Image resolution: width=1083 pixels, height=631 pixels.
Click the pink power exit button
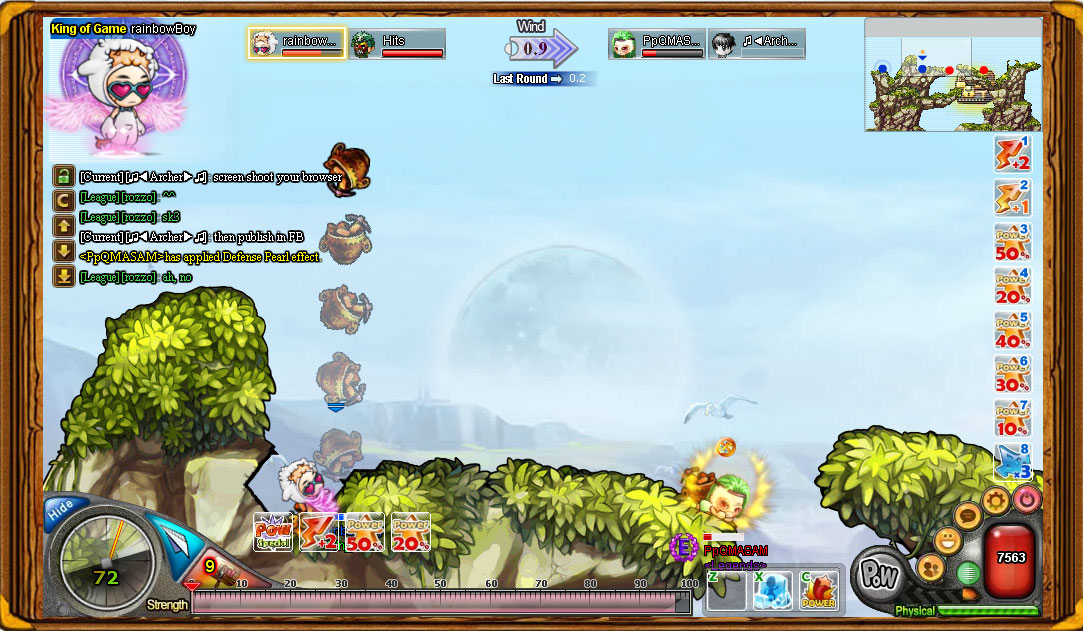tap(1027, 498)
